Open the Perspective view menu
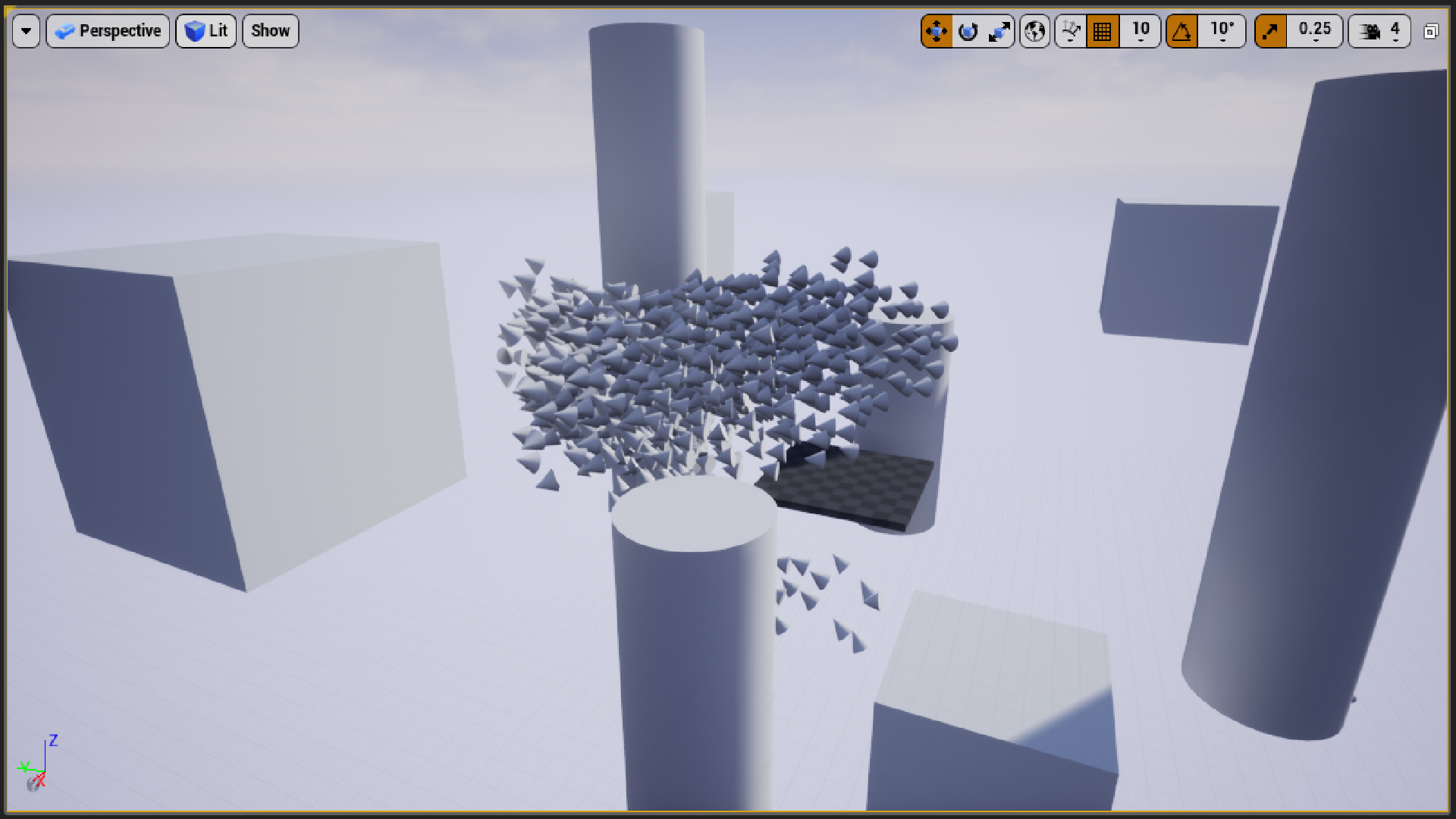Viewport: 1456px width, 819px height. pos(107,31)
